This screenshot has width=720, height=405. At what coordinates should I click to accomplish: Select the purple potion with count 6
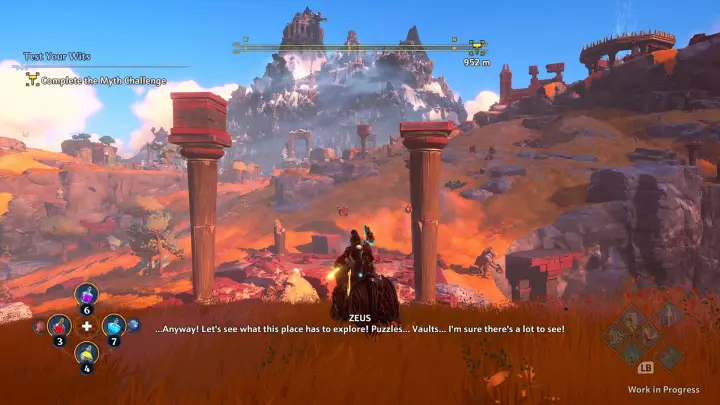tap(86, 296)
